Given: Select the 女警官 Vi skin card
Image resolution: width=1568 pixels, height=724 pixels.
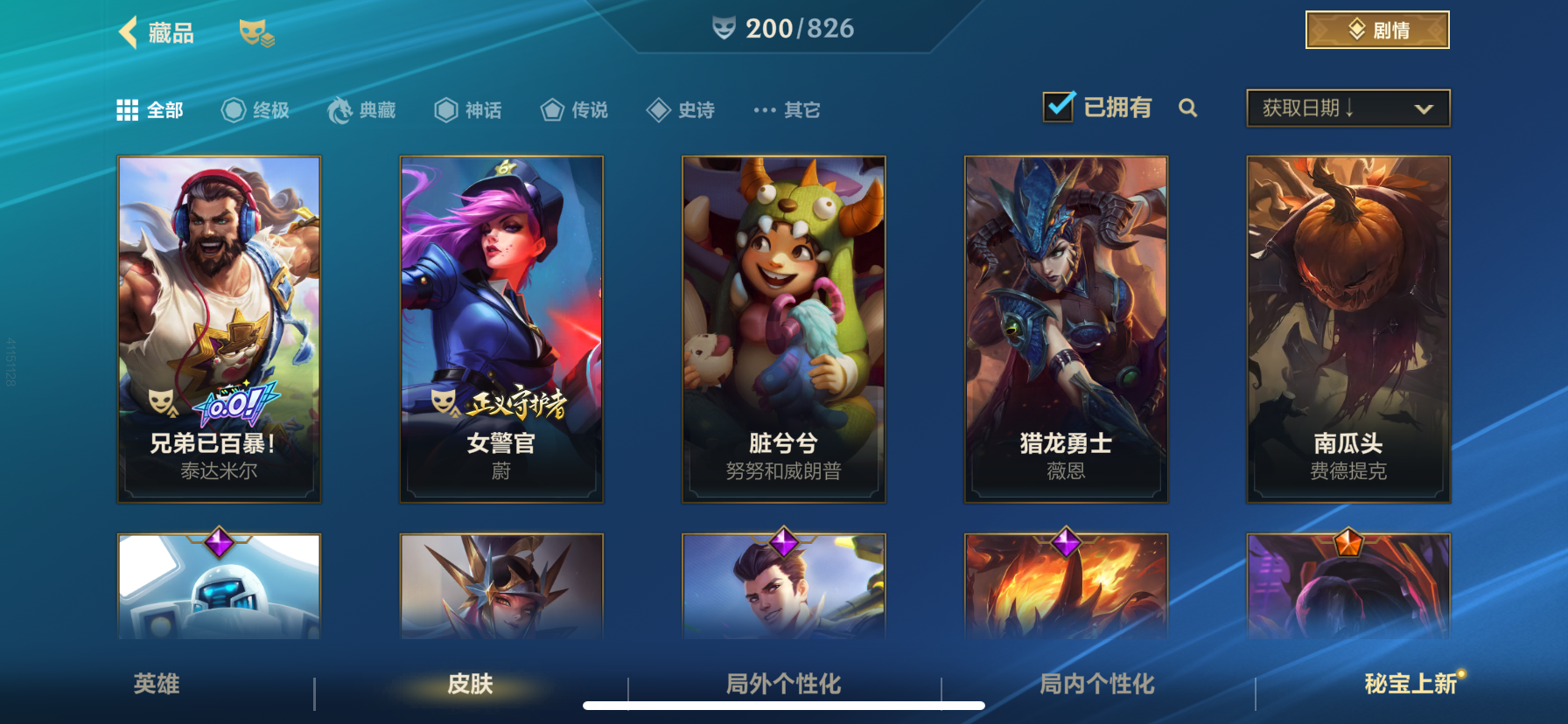Looking at the screenshot, I should tap(500, 328).
